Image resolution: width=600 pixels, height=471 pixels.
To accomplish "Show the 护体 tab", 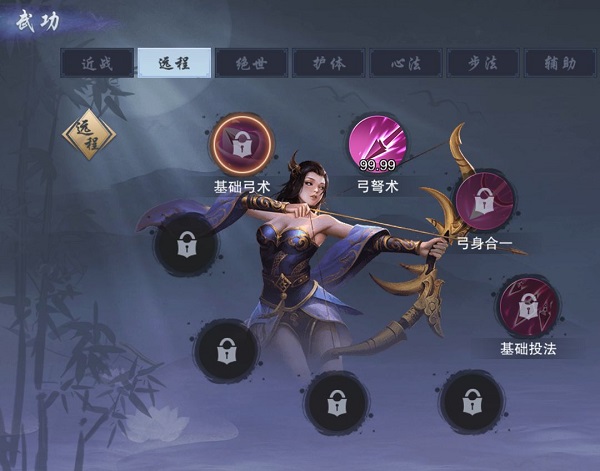I will click(328, 63).
